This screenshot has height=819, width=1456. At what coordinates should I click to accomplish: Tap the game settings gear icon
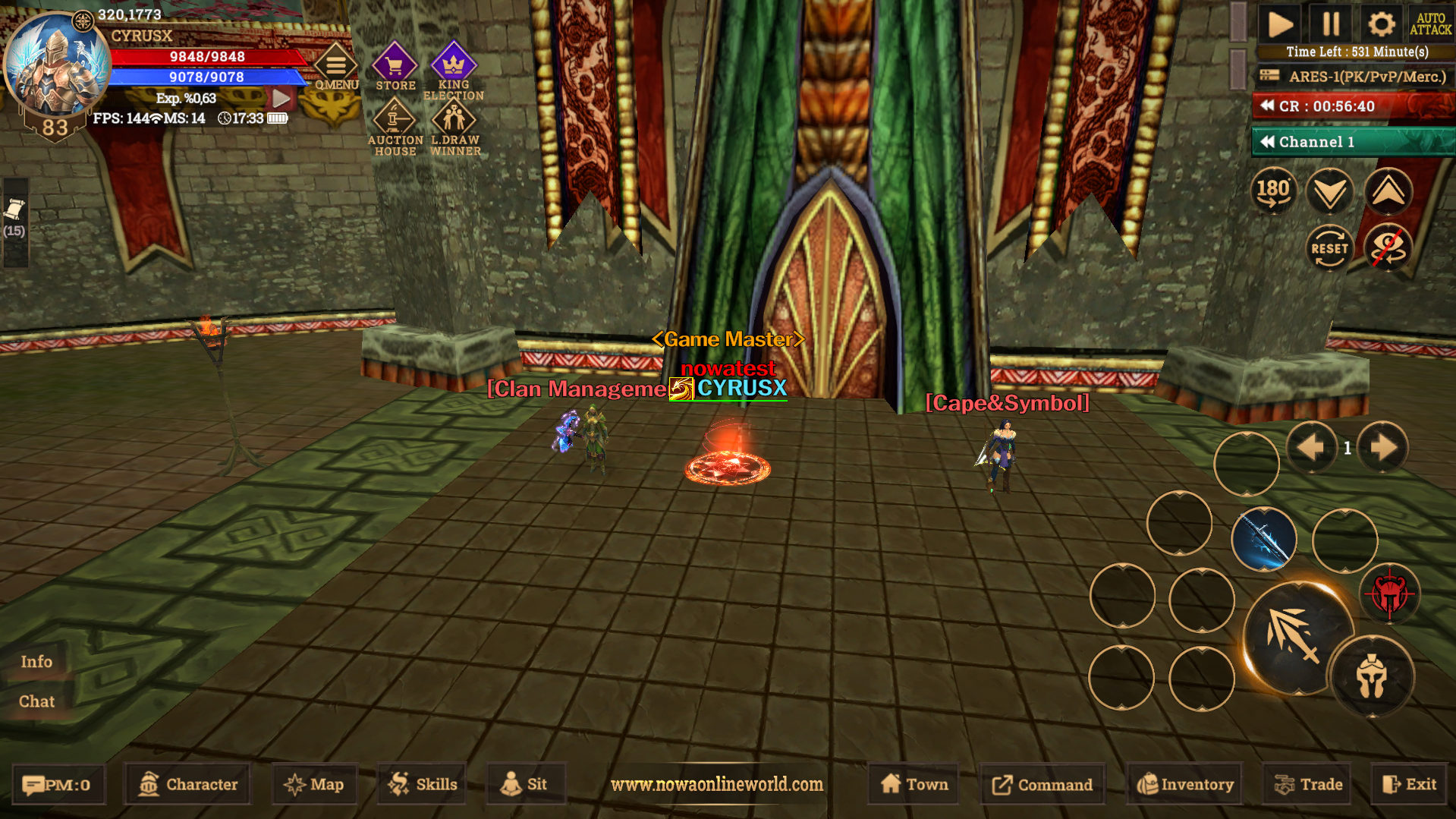tap(1382, 24)
